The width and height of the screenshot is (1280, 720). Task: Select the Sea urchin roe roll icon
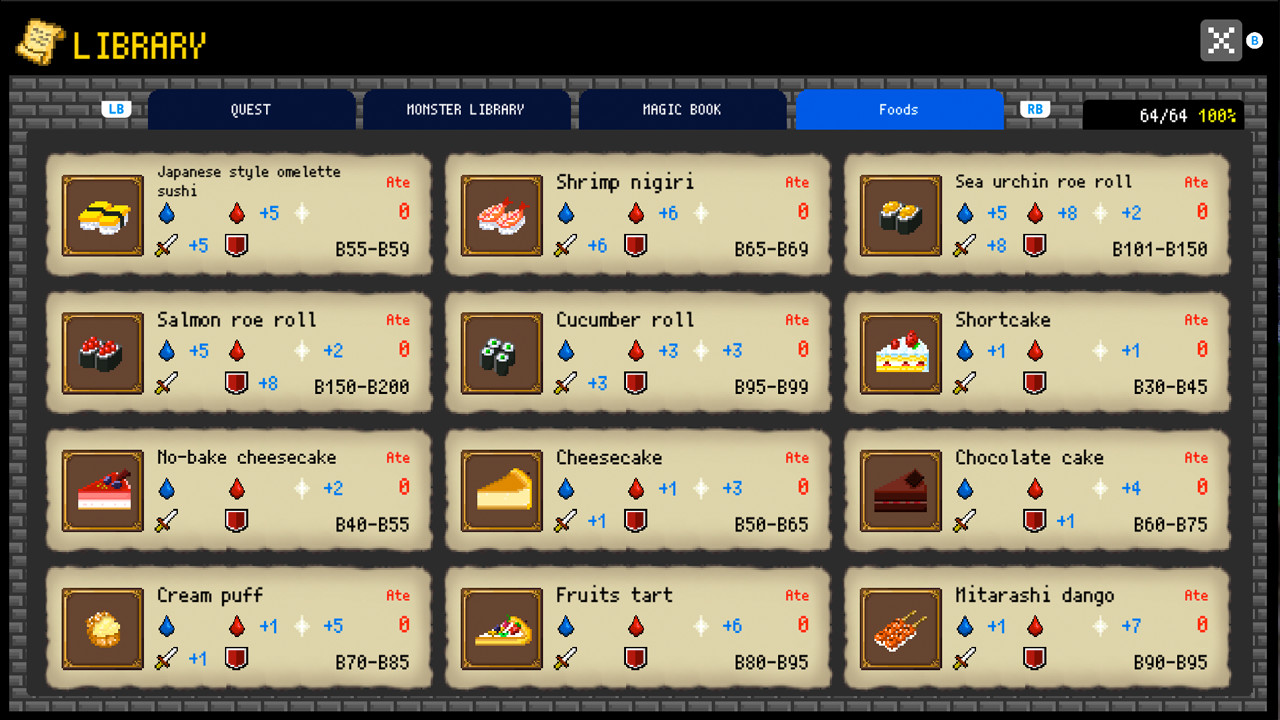tap(900, 214)
